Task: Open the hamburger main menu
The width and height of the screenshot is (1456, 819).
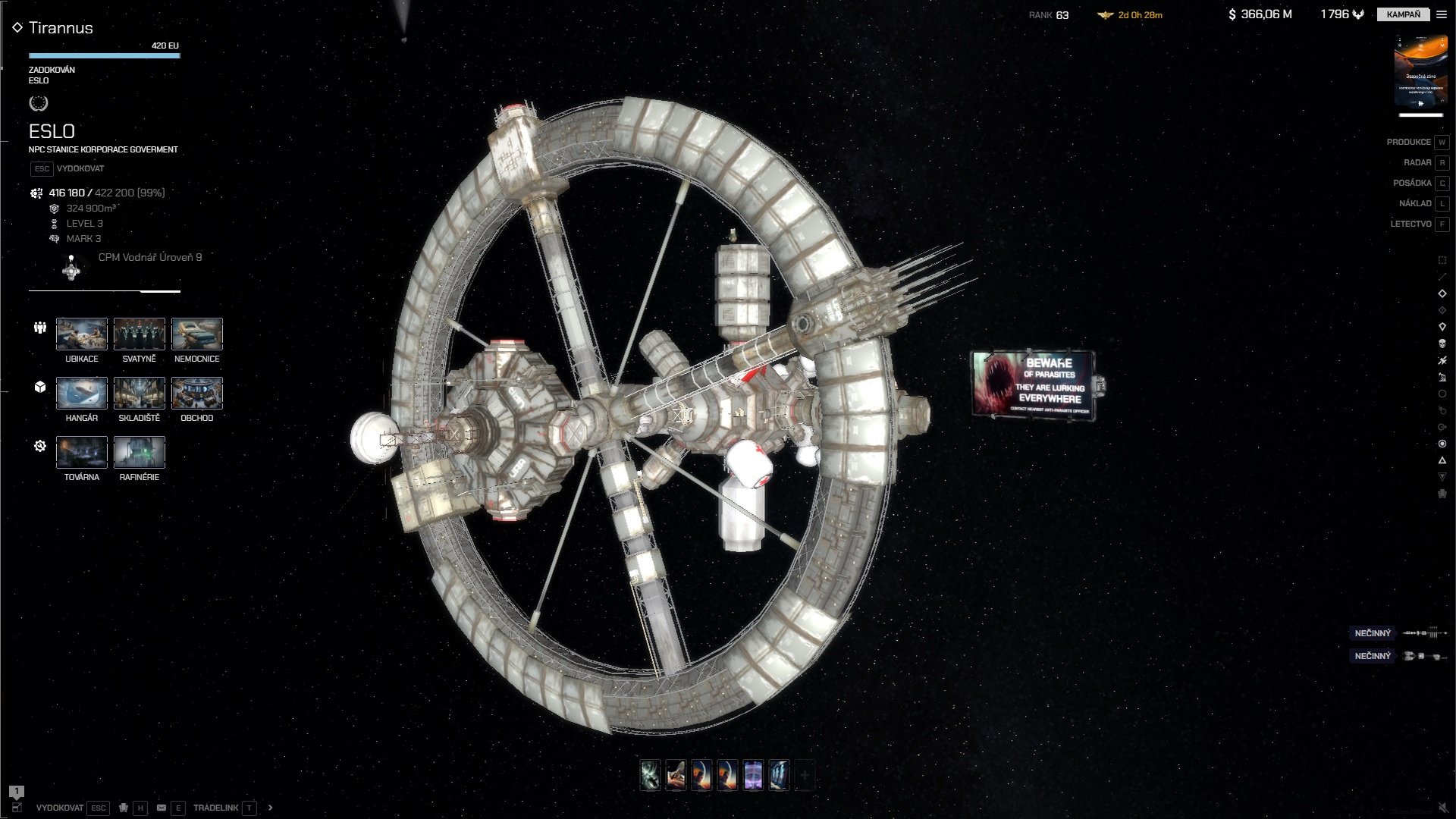Action: point(1442,14)
